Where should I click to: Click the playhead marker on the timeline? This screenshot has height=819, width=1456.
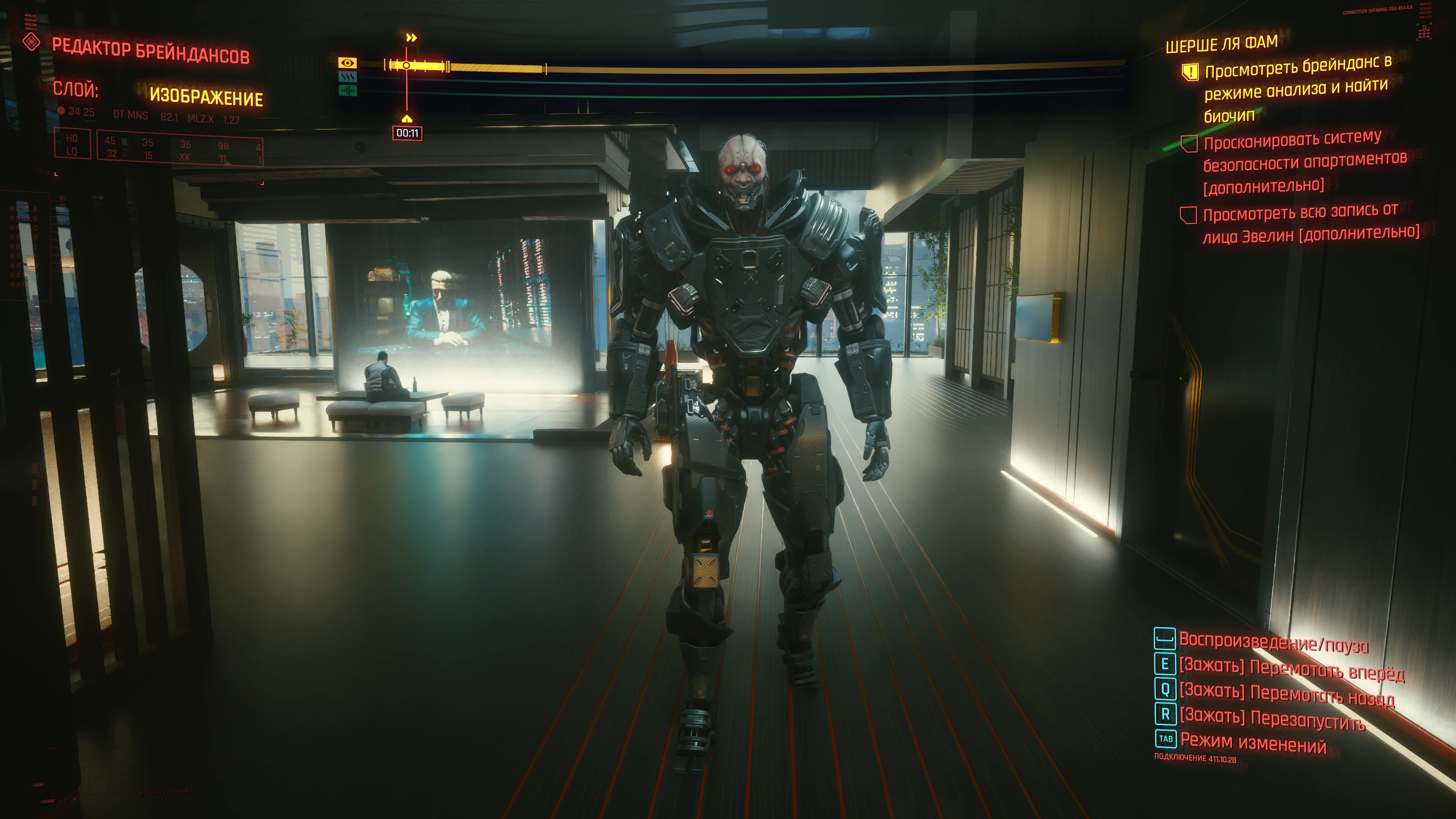click(406, 66)
